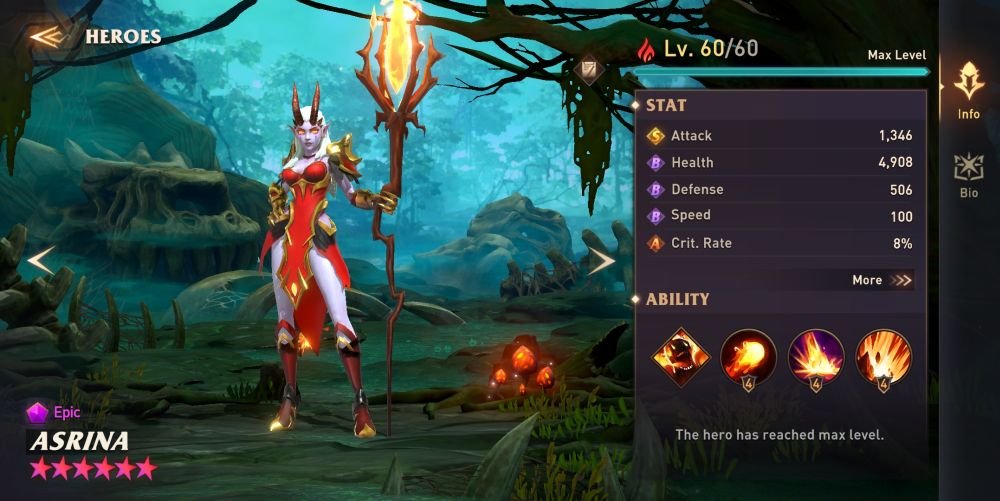Image resolution: width=1000 pixels, height=501 pixels.
Task: Show the previous hero with left arrow
Action: tap(40, 262)
